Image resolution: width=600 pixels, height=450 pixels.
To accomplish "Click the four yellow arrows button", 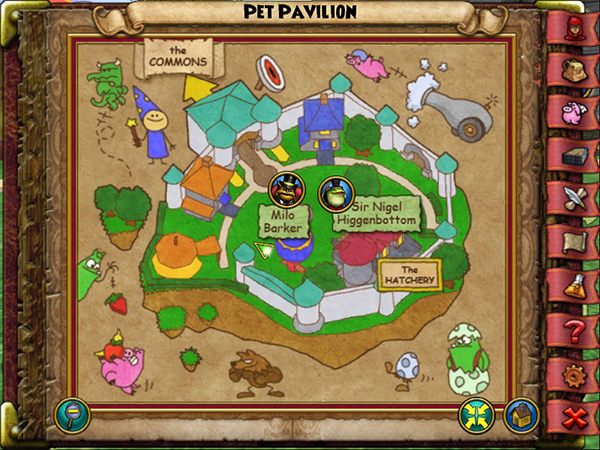I will point(474,413).
